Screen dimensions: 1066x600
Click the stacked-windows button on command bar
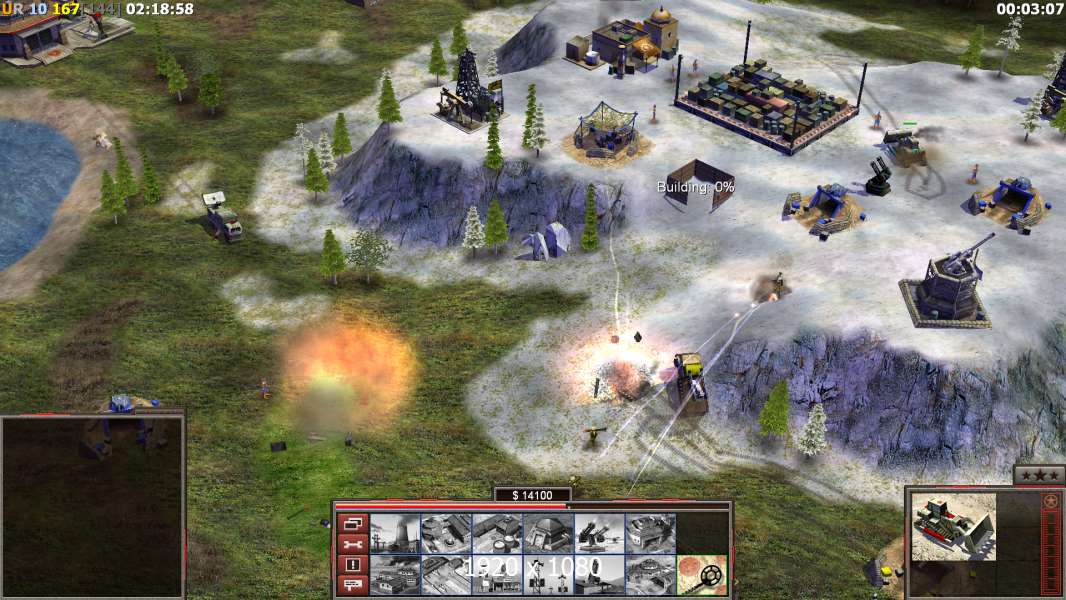(x=352, y=523)
